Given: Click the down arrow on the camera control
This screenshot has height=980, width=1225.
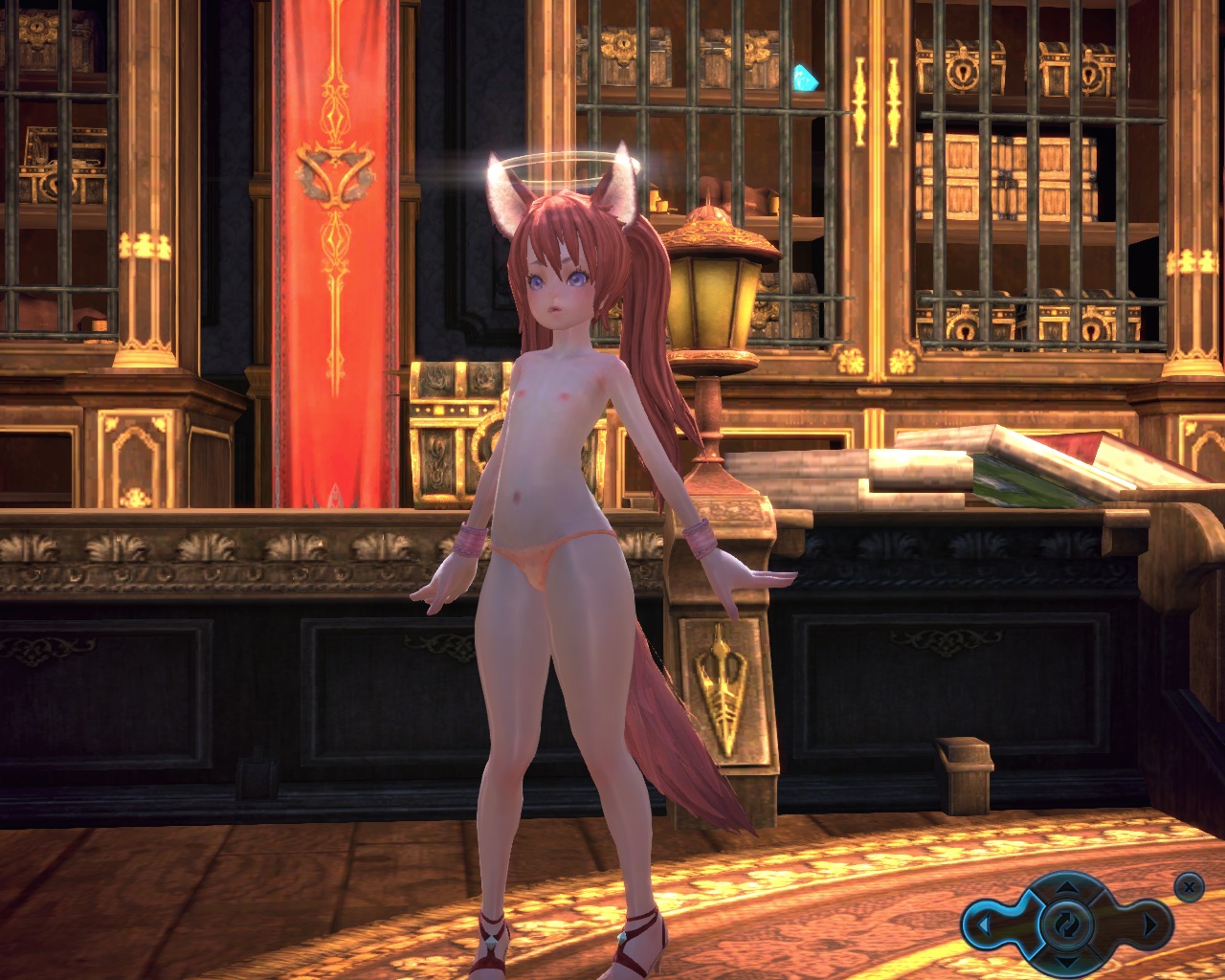Looking at the screenshot, I should pyautogui.click(x=1066, y=960).
